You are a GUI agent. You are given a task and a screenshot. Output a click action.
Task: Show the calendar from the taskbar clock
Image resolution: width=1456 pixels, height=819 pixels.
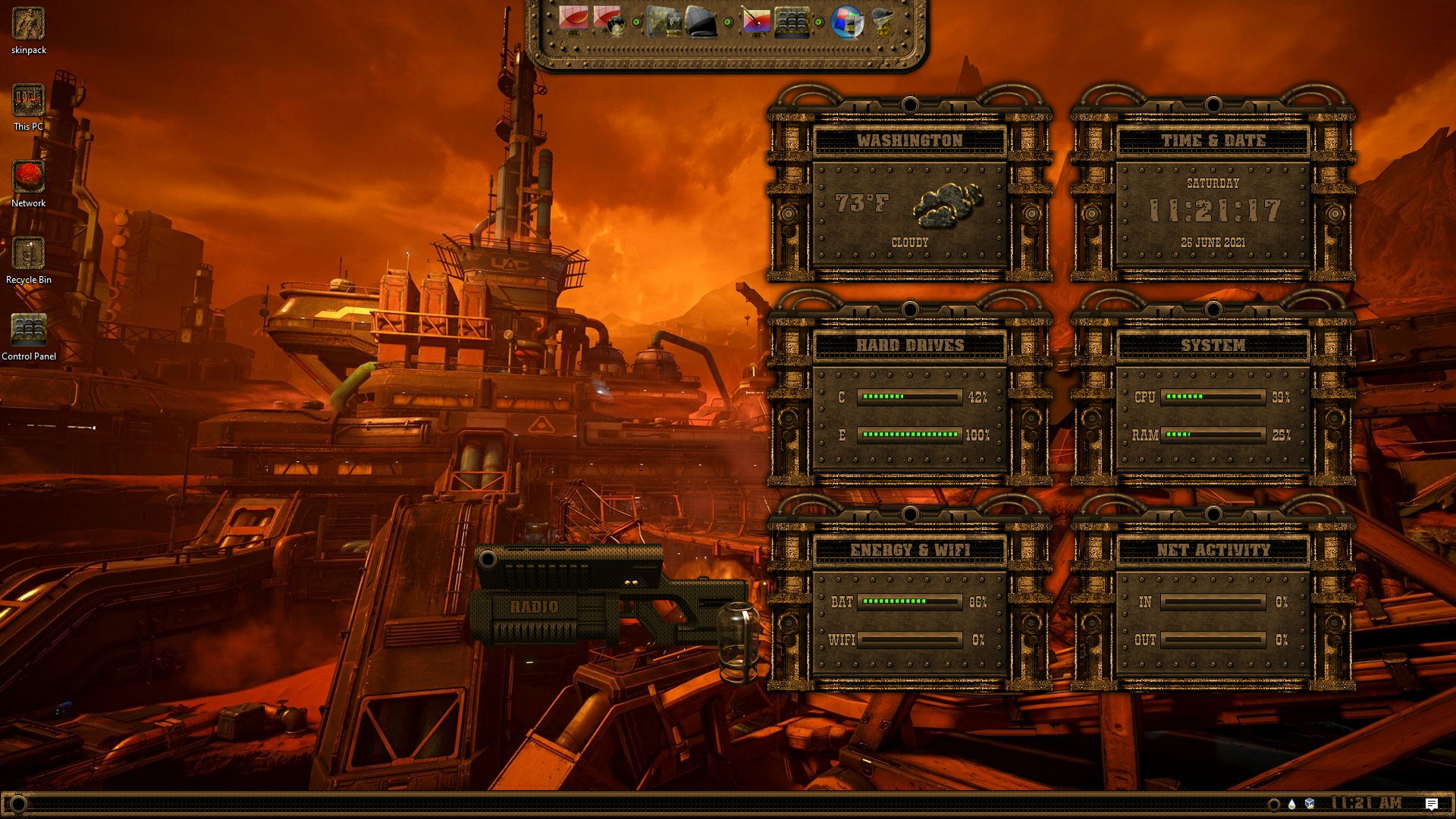pyautogui.click(x=1367, y=803)
